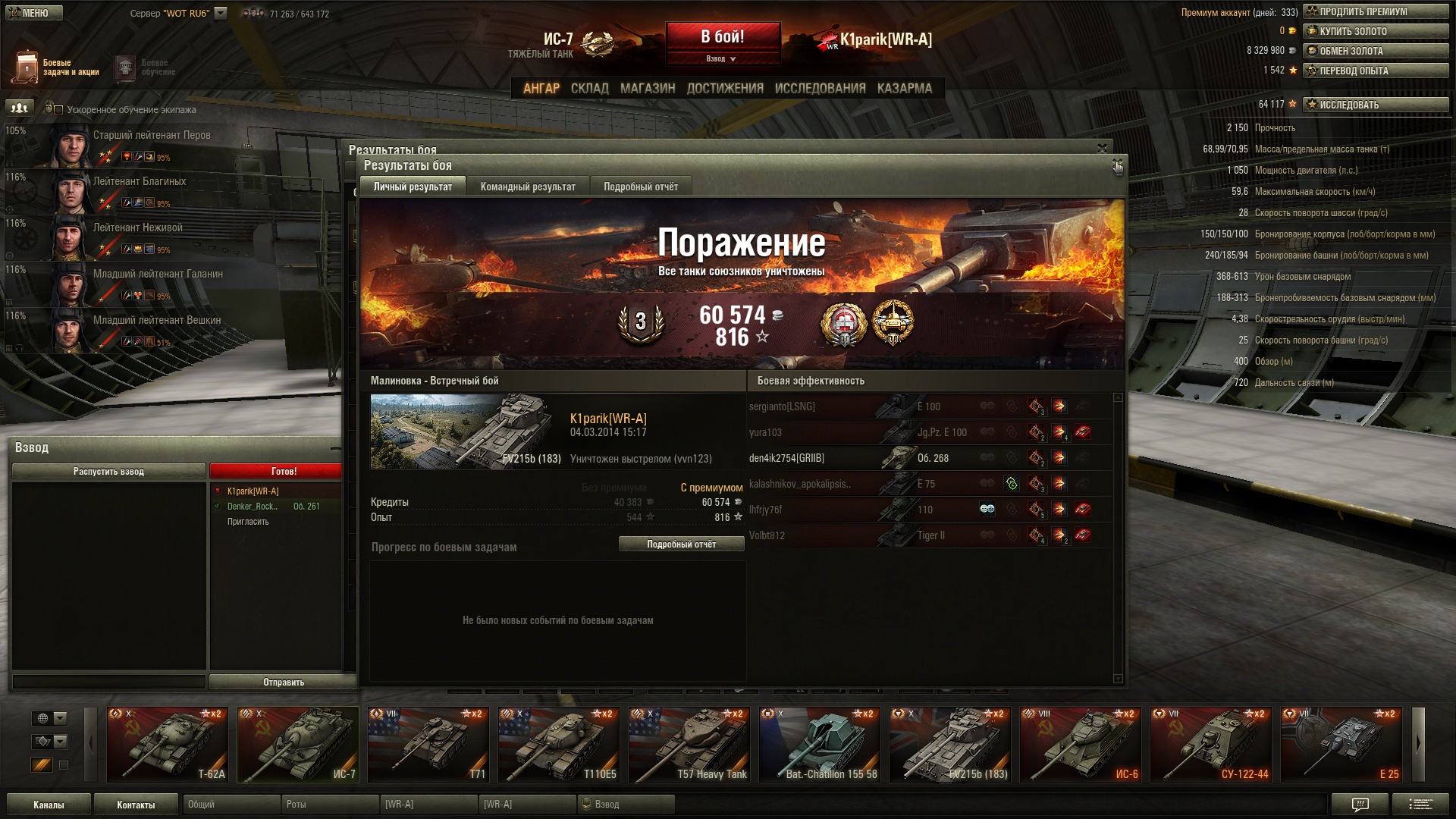Toggle accelerated crew training checkbox
1456x819 pixels.
(x=58, y=110)
